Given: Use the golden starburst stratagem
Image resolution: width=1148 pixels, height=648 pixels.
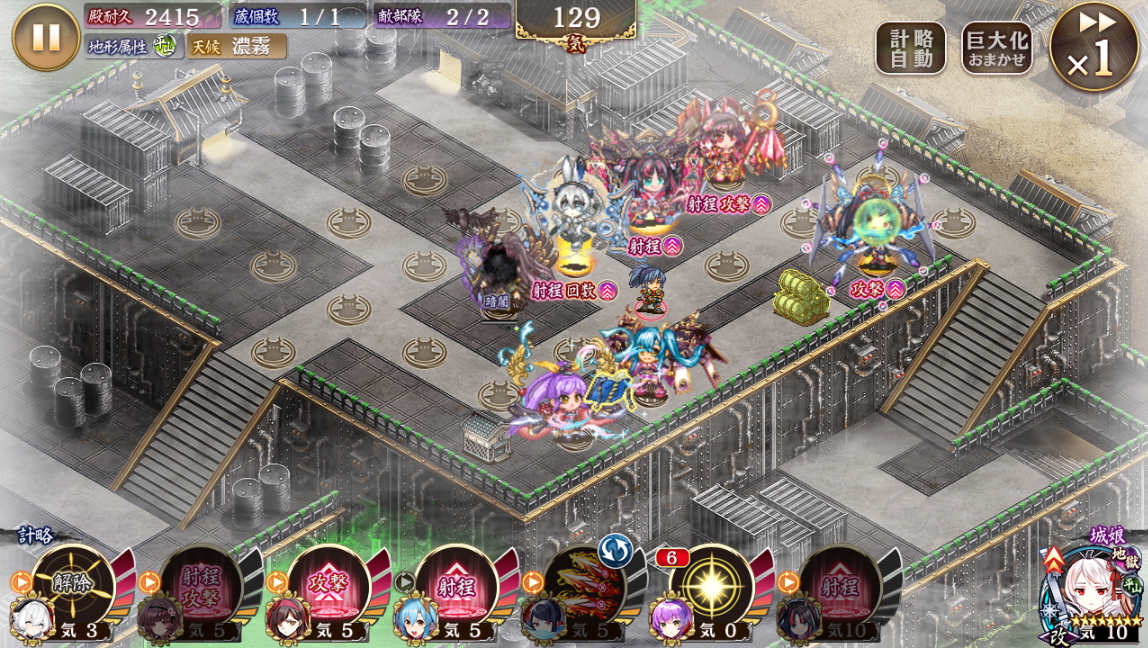Looking at the screenshot, I should click(711, 586).
